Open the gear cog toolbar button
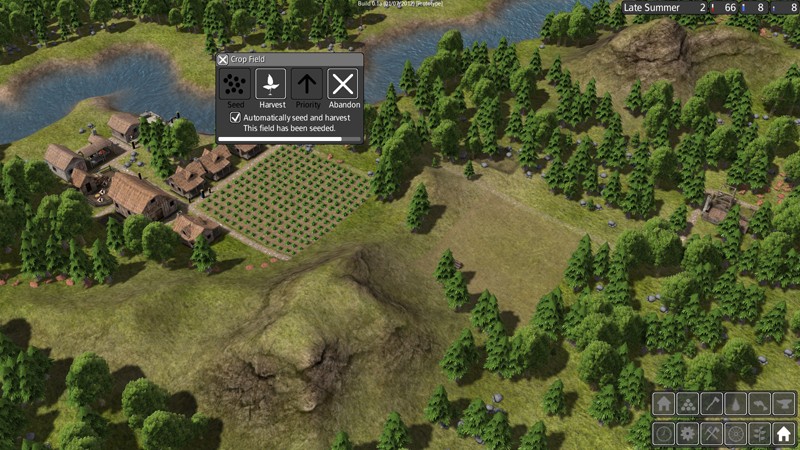The height and width of the screenshot is (450, 800). click(688, 434)
